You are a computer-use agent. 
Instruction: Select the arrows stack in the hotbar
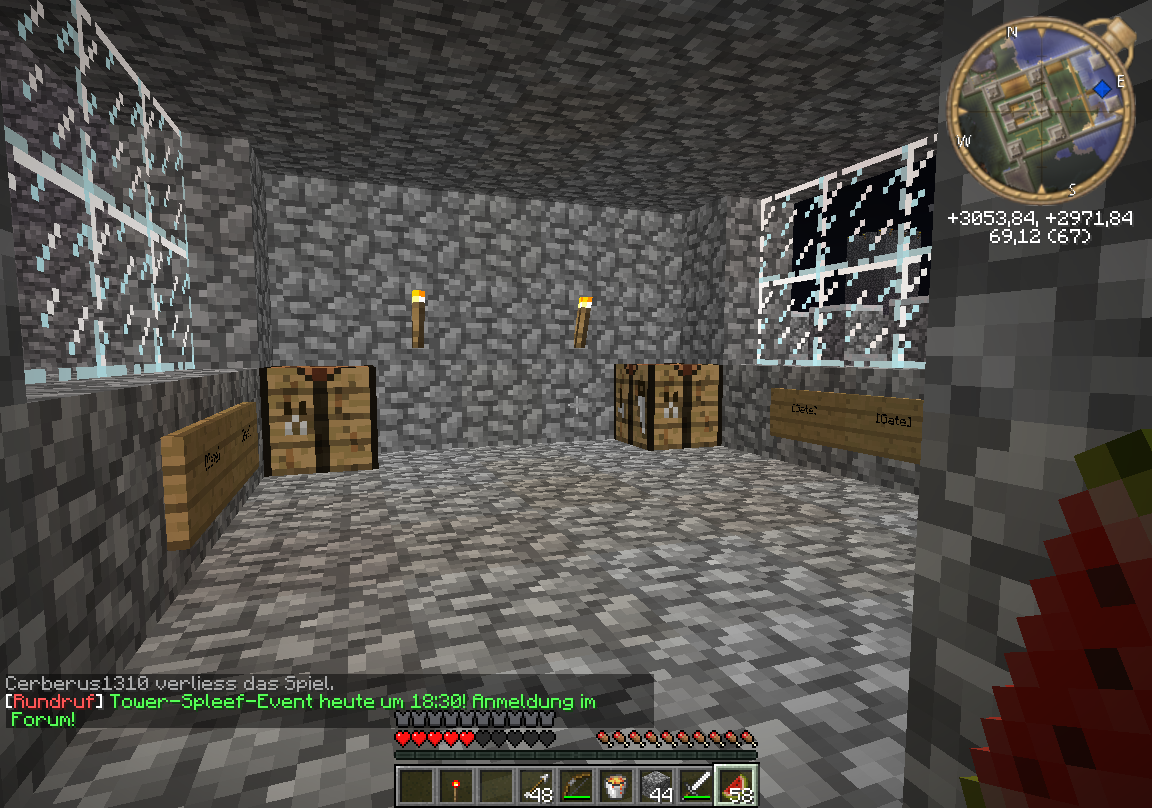[x=537, y=785]
